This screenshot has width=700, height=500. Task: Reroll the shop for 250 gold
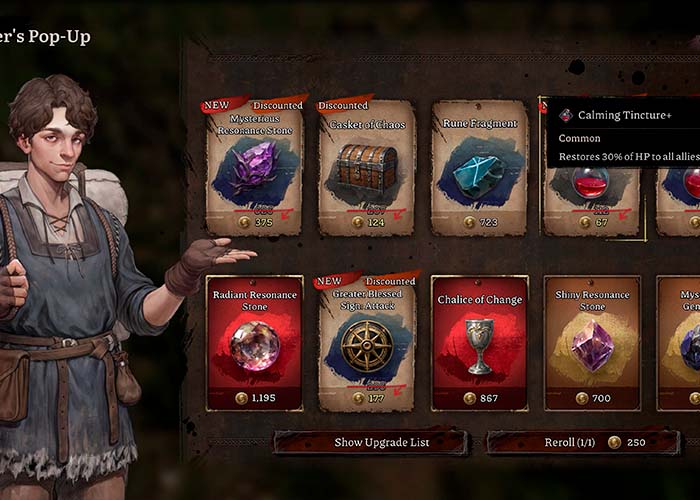(x=583, y=442)
